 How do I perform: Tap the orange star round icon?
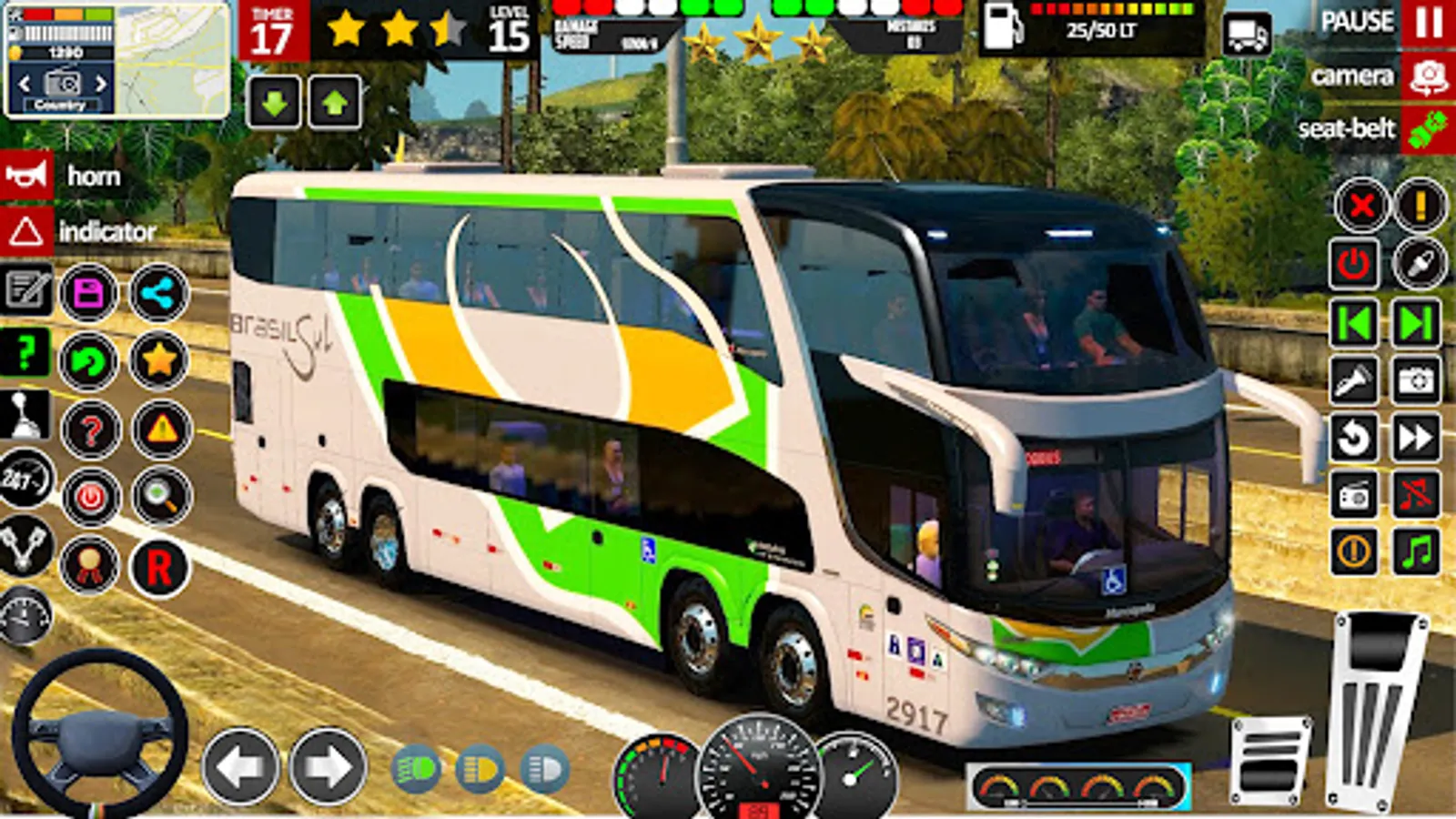159,360
